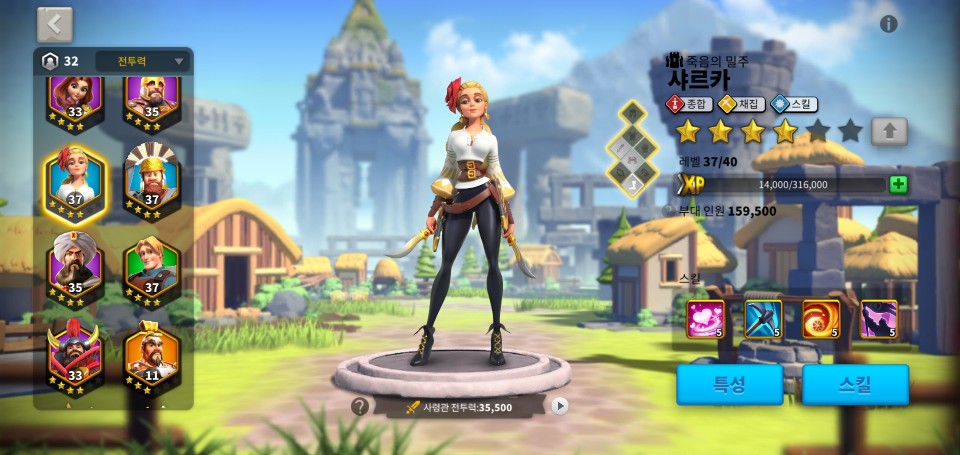960x455 pixels.
Task: Choose the level 11 orange-background commander
Action: (x=152, y=354)
